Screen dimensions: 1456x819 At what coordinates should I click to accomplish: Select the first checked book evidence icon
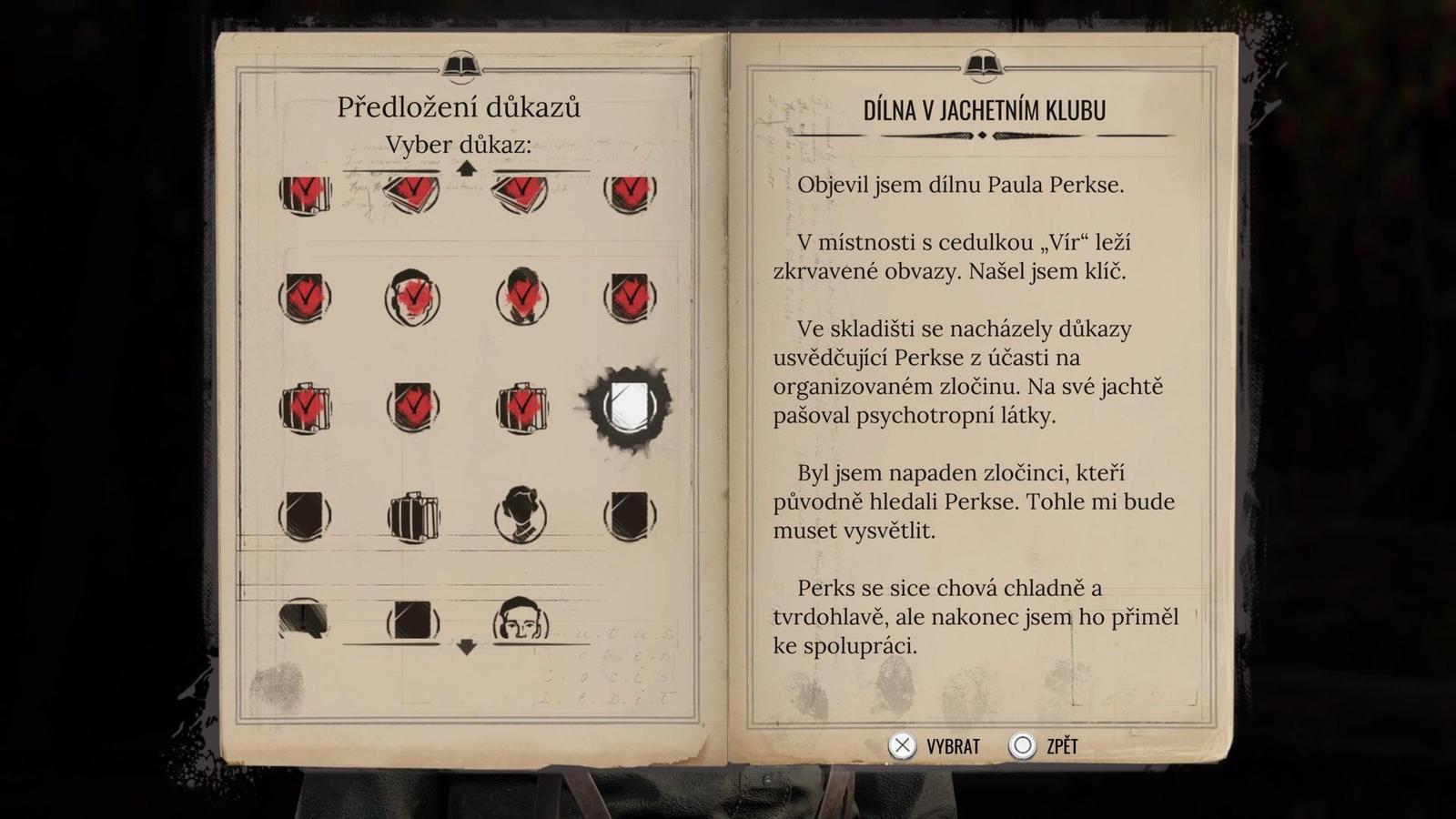(x=305, y=194)
